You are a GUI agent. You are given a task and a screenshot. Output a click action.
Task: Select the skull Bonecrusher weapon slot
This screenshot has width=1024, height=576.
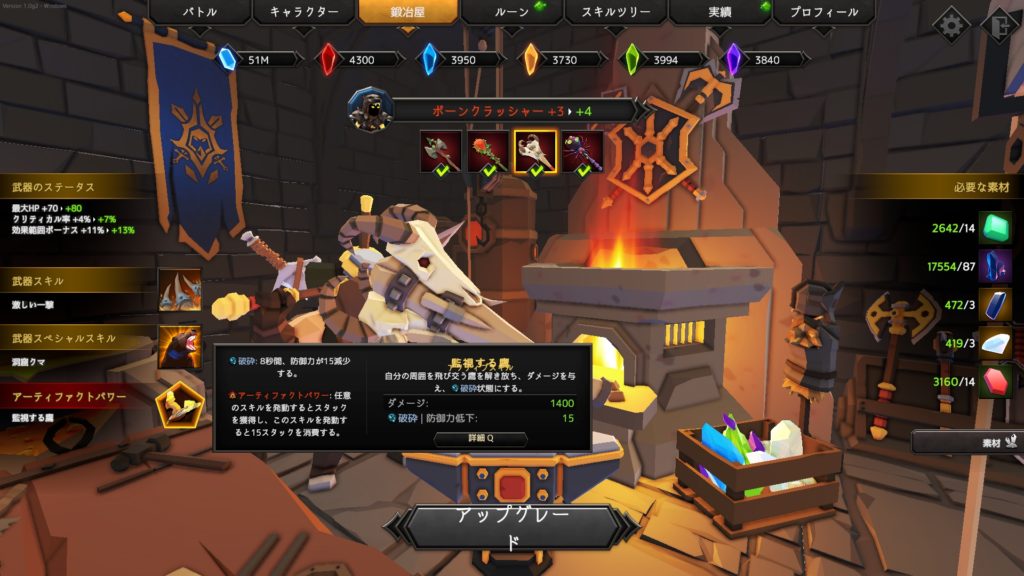[536, 151]
